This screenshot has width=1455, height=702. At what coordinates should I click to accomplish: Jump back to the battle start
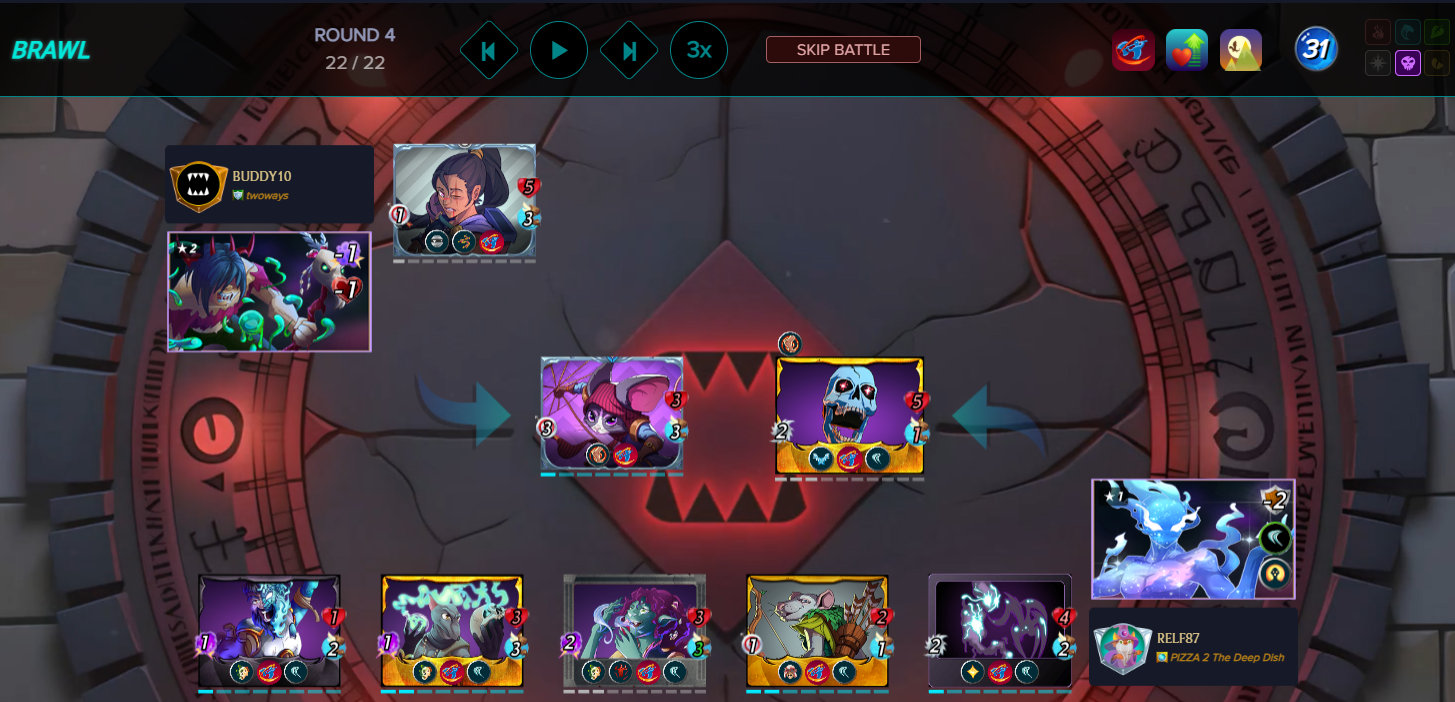(x=488, y=50)
